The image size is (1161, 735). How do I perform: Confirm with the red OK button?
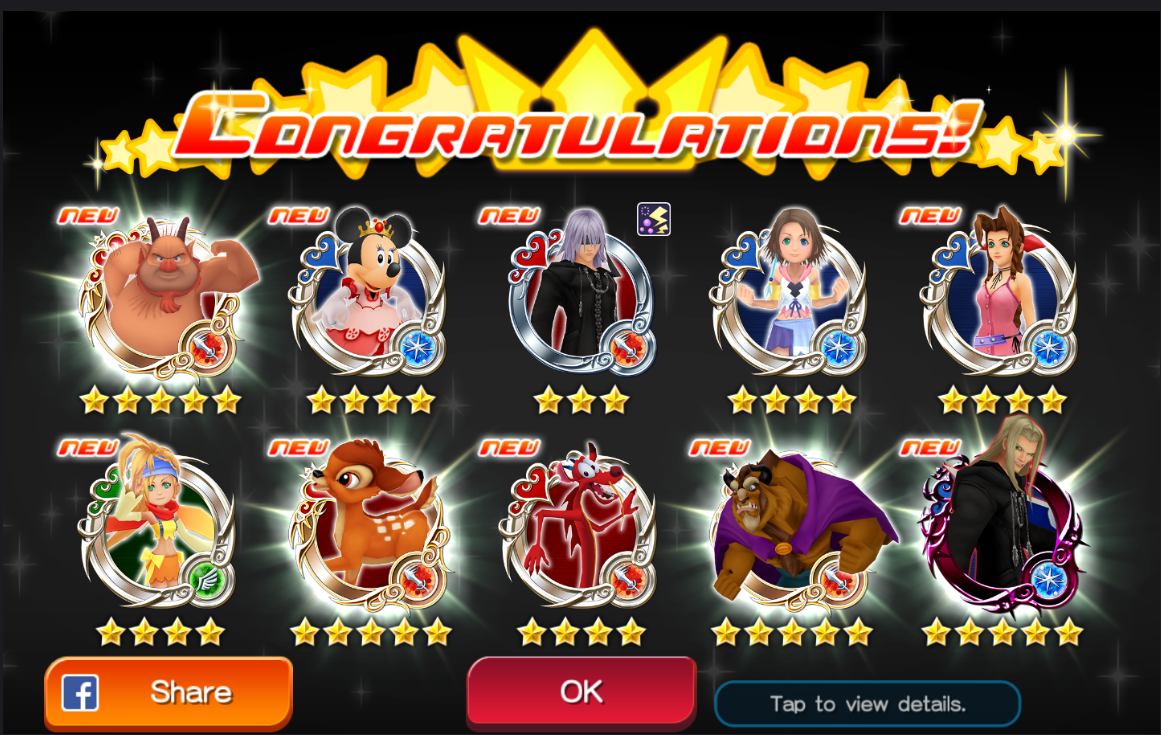click(x=581, y=691)
